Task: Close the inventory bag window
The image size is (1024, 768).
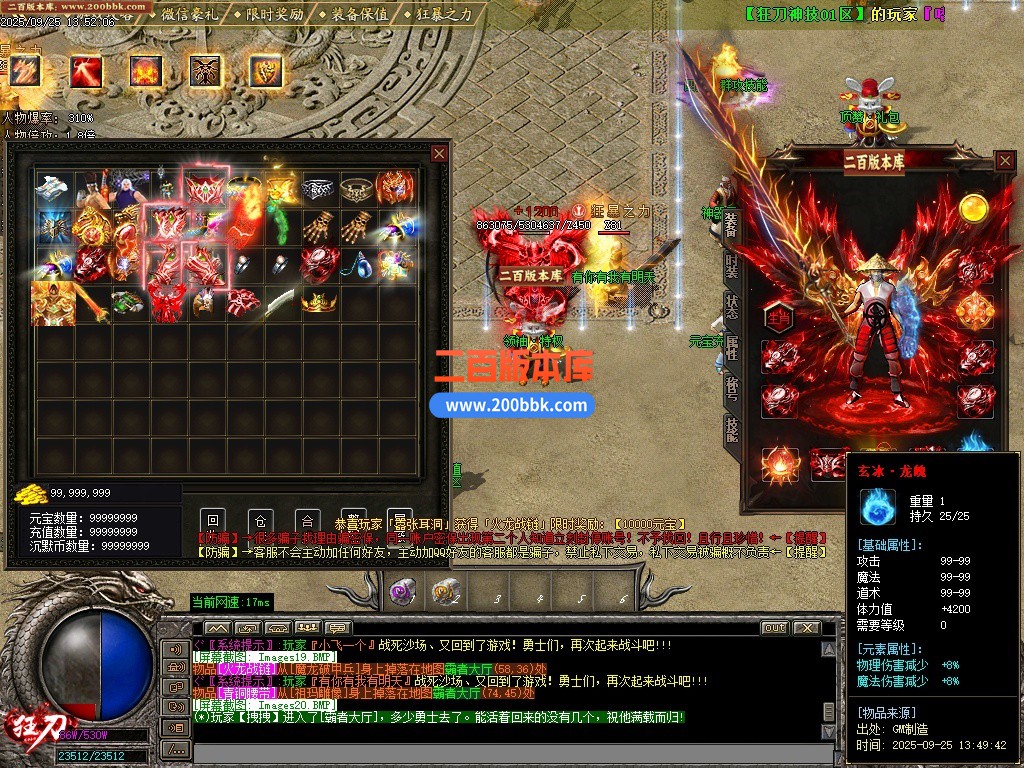Action: tap(439, 153)
